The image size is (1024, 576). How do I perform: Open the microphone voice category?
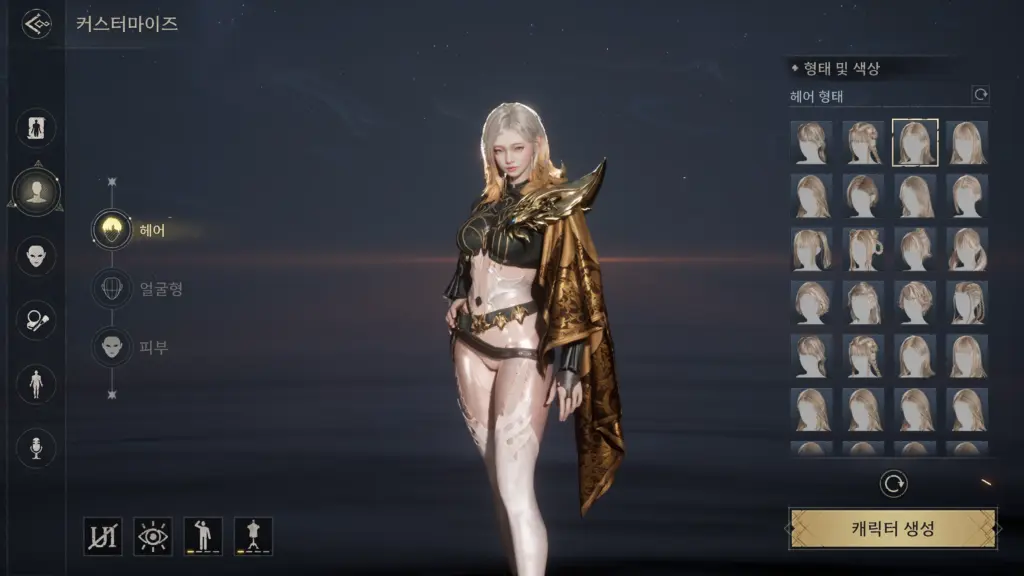pos(37,447)
